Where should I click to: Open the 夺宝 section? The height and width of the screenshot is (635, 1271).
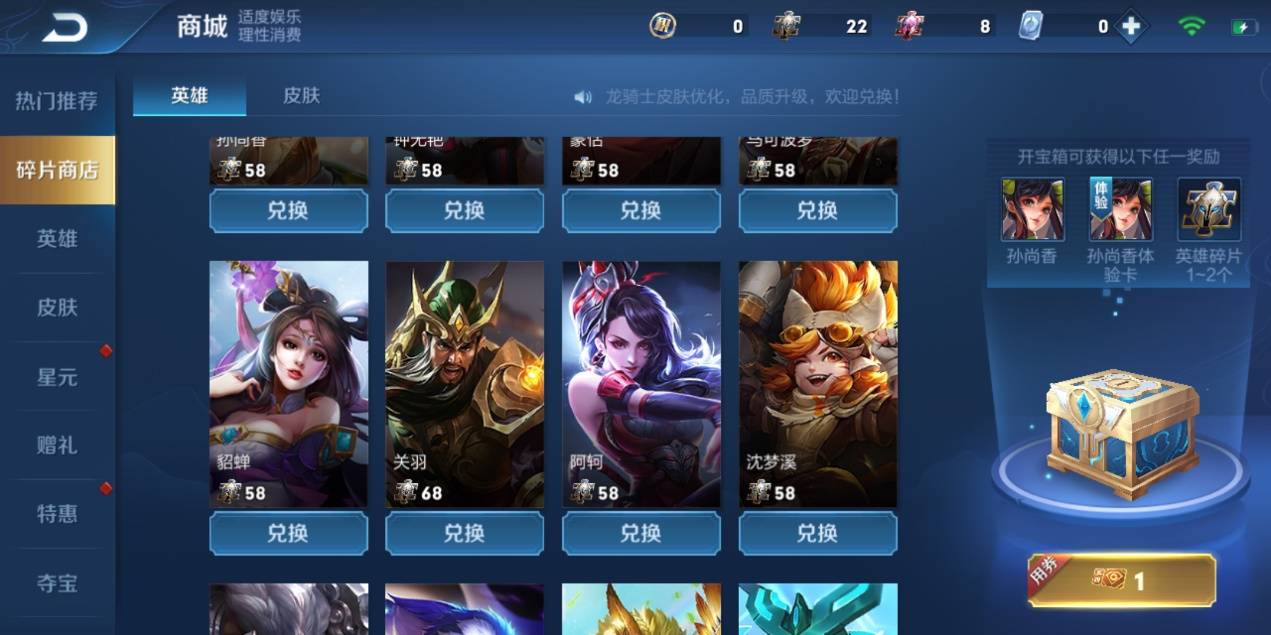pyautogui.click(x=57, y=583)
